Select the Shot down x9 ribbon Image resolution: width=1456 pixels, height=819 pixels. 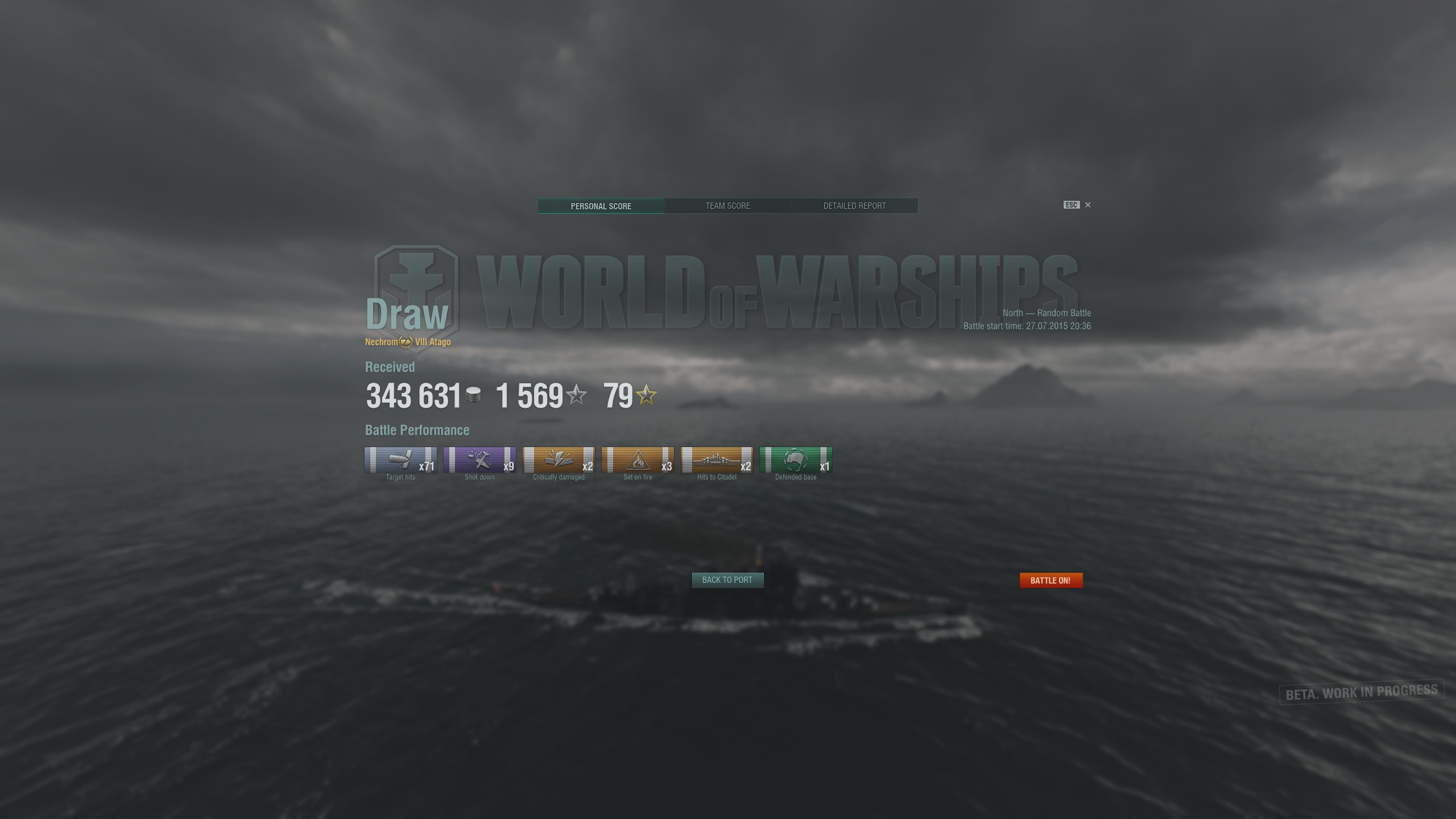tap(479, 462)
